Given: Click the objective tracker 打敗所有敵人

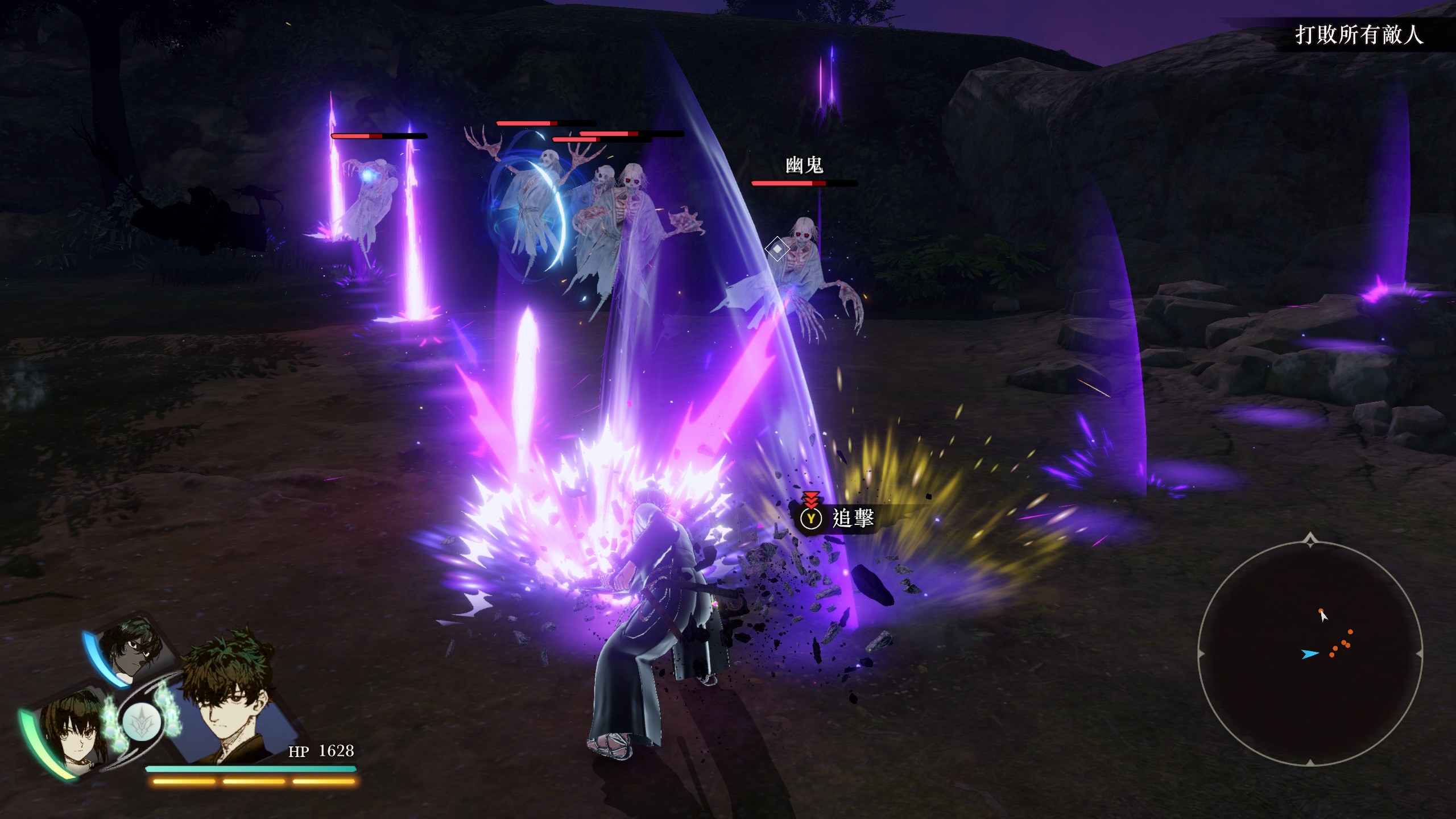Looking at the screenshot, I should click(x=1359, y=35).
